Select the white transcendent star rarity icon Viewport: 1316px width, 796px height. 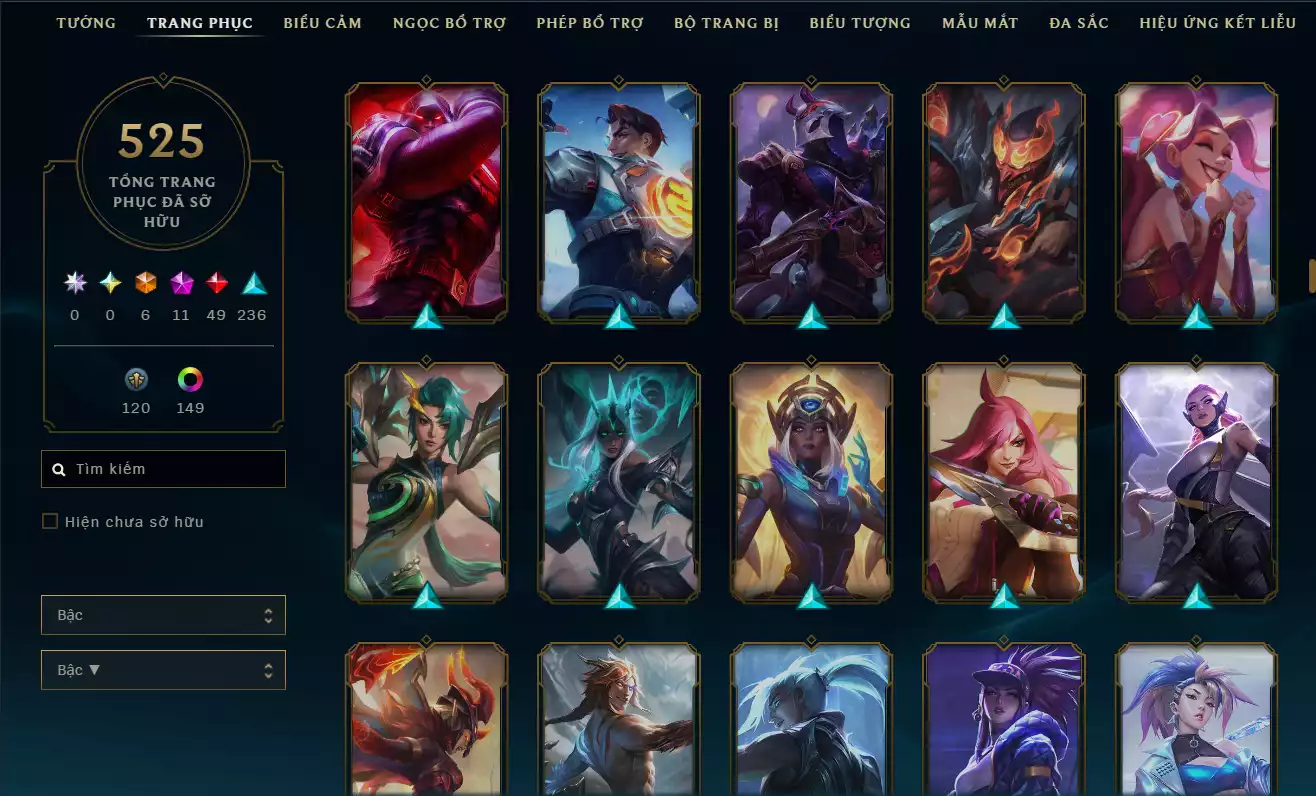pyautogui.click(x=73, y=283)
